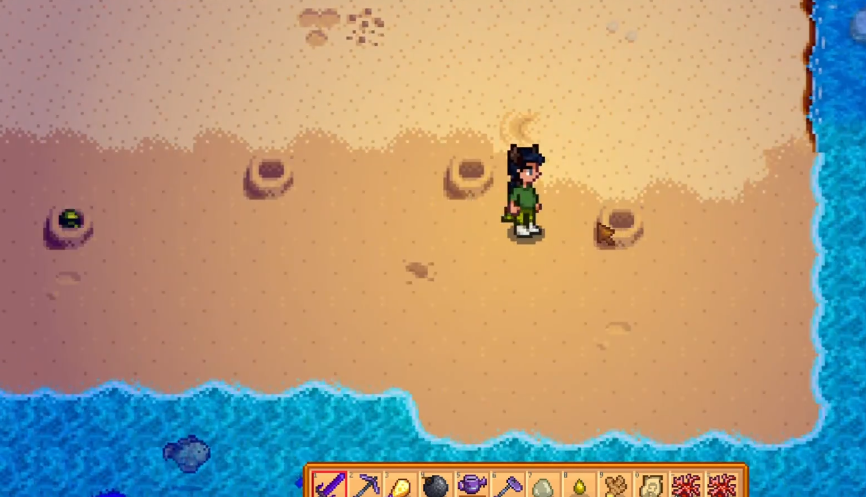Pick the golden droplet item slot

click(x=577, y=487)
